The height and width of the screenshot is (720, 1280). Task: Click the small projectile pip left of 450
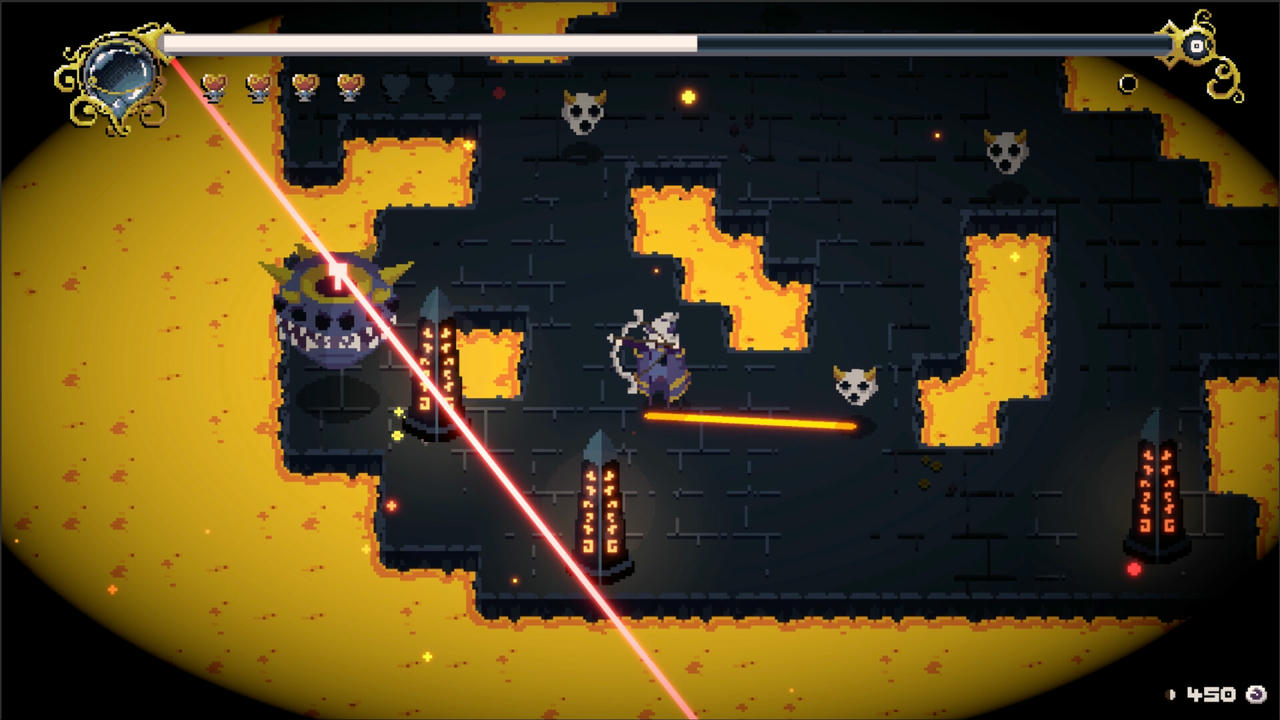tap(1170, 696)
